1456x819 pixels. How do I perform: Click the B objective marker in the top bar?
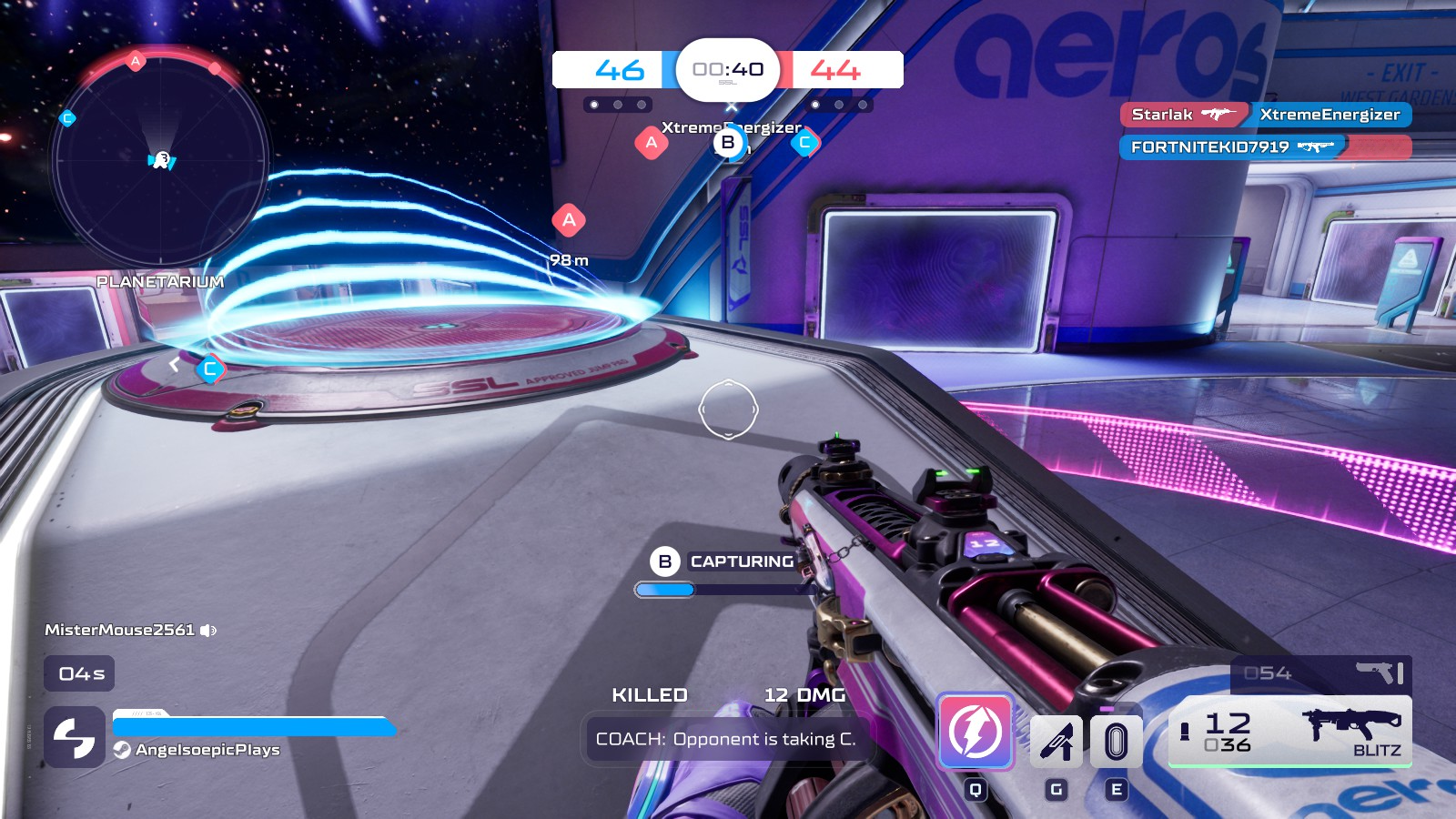pos(728,143)
